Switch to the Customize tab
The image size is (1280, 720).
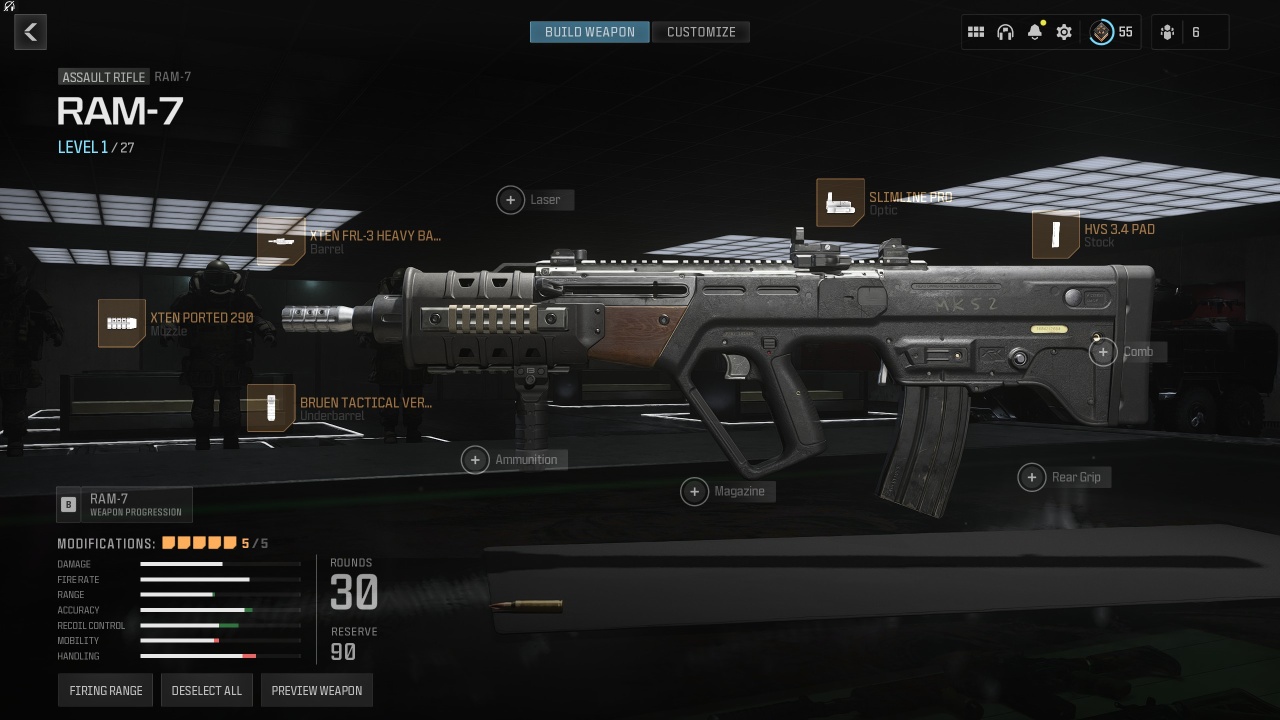701,31
